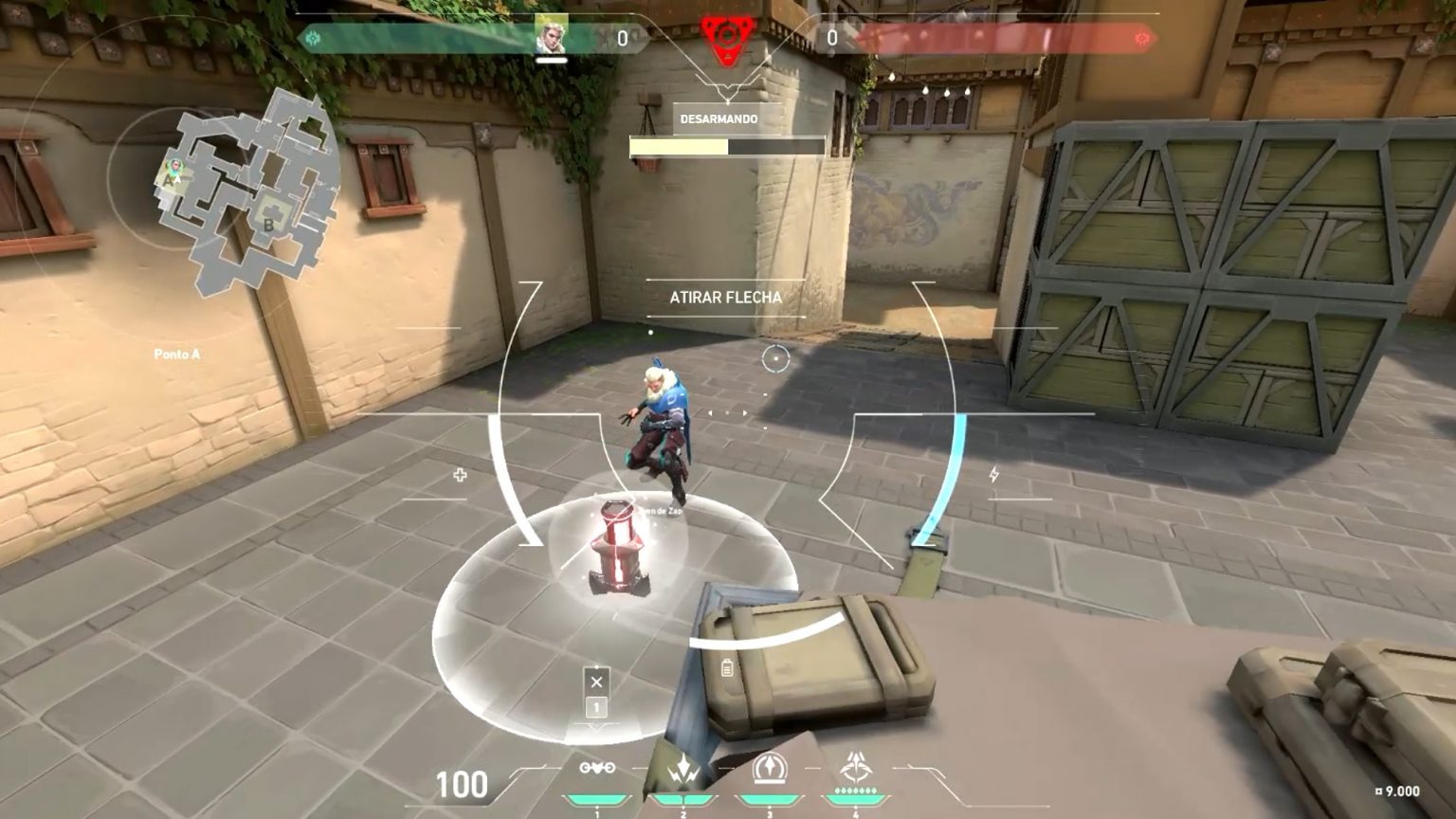Screen dimensions: 1456x819
Task: Click the DESARMANDO label above the progress bar
Action: [x=718, y=119]
